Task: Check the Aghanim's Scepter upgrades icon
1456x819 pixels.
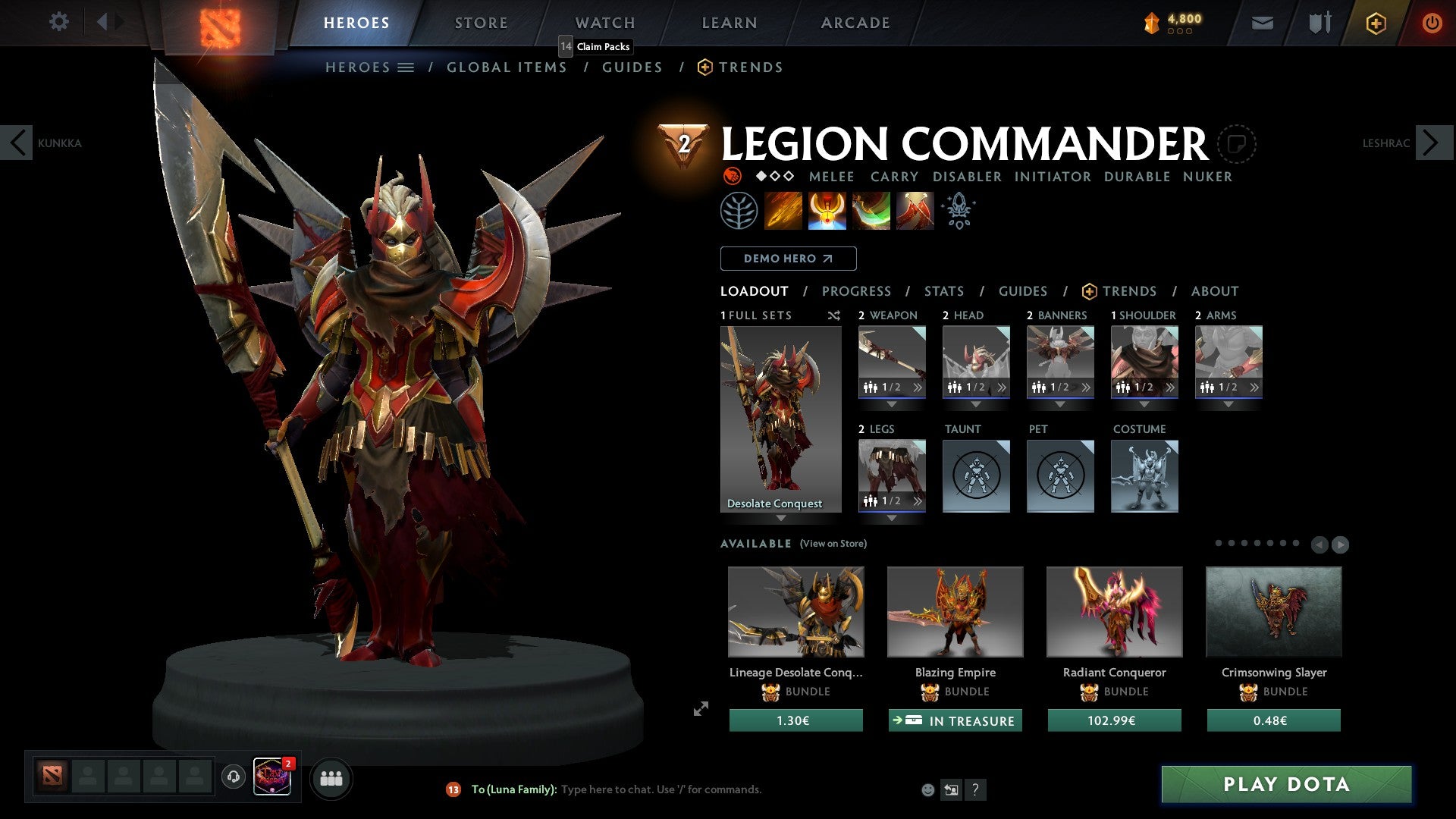Action: 958,210
